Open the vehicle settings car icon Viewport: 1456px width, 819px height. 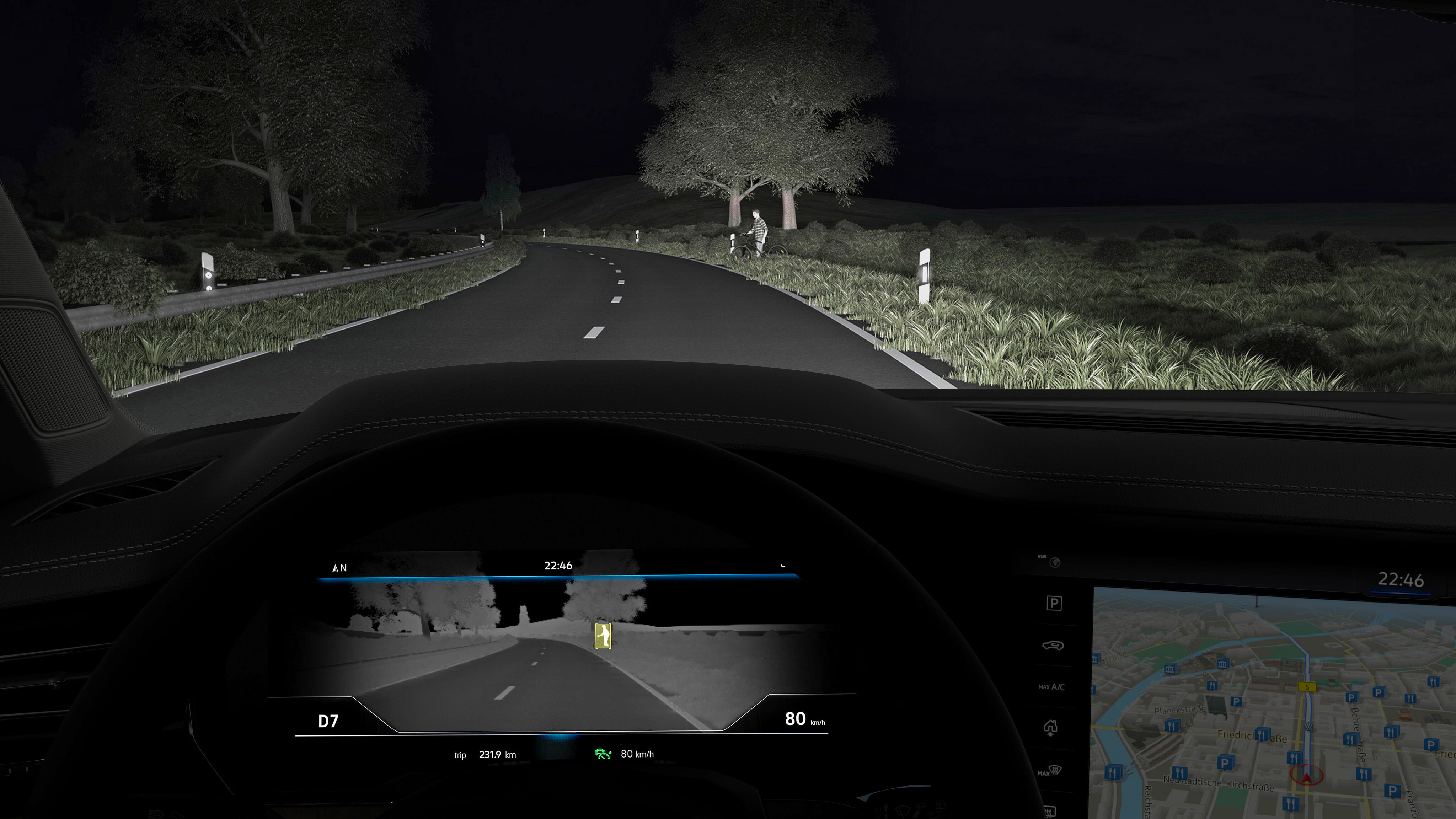(x=1053, y=645)
